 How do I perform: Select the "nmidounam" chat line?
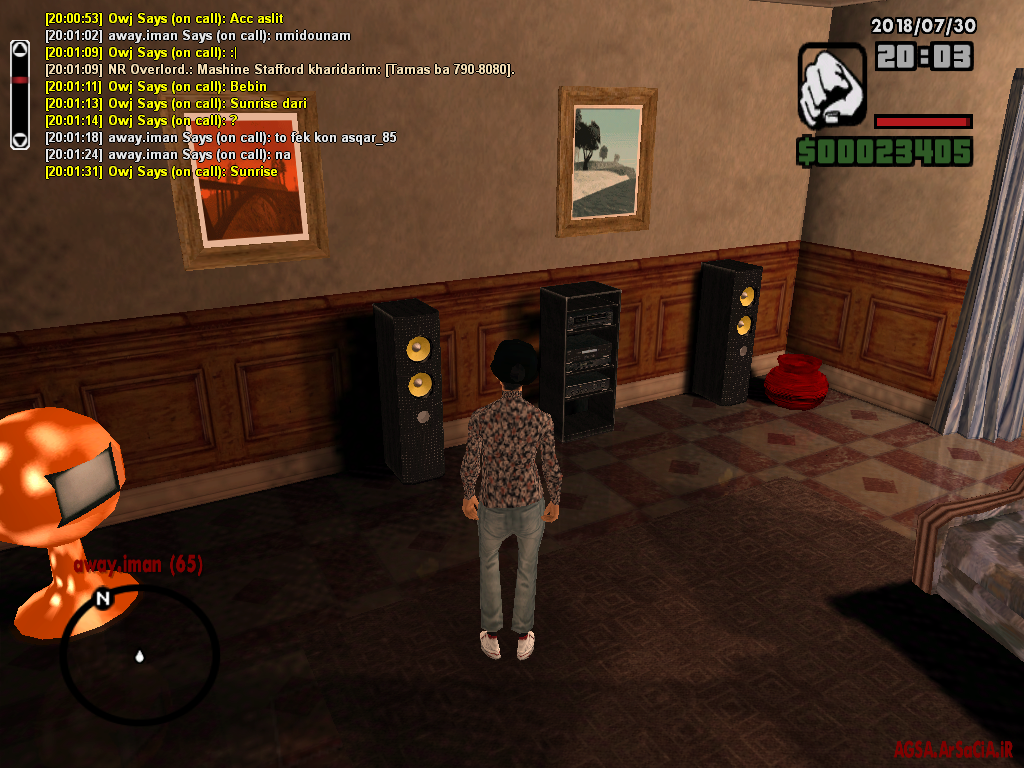coord(197,35)
